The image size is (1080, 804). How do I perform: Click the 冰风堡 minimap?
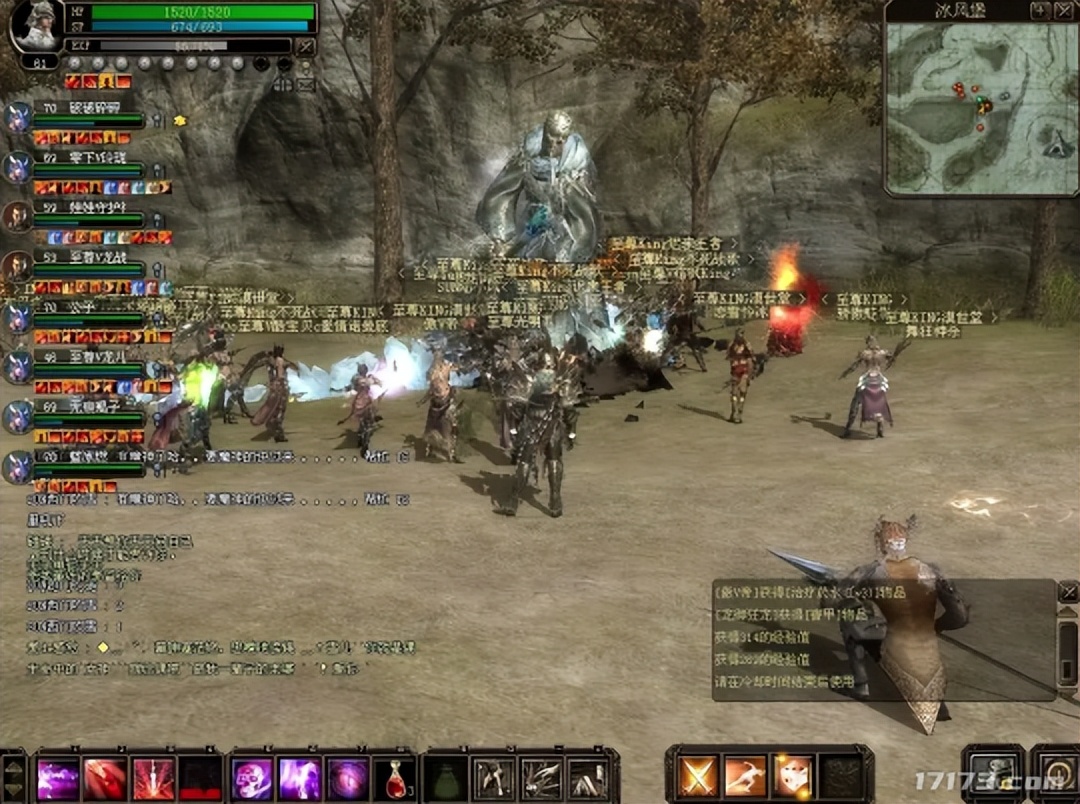click(980, 108)
